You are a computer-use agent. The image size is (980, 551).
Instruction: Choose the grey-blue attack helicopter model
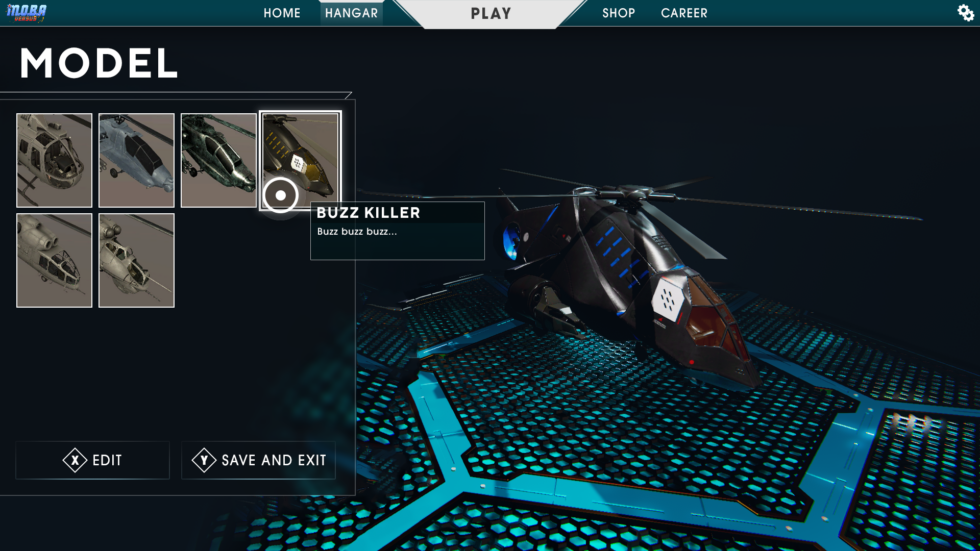[136, 160]
